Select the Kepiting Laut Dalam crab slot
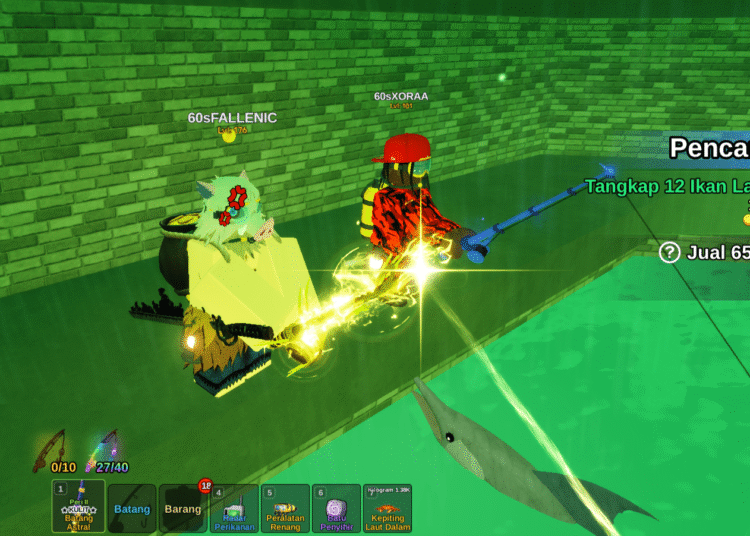 [x=387, y=508]
